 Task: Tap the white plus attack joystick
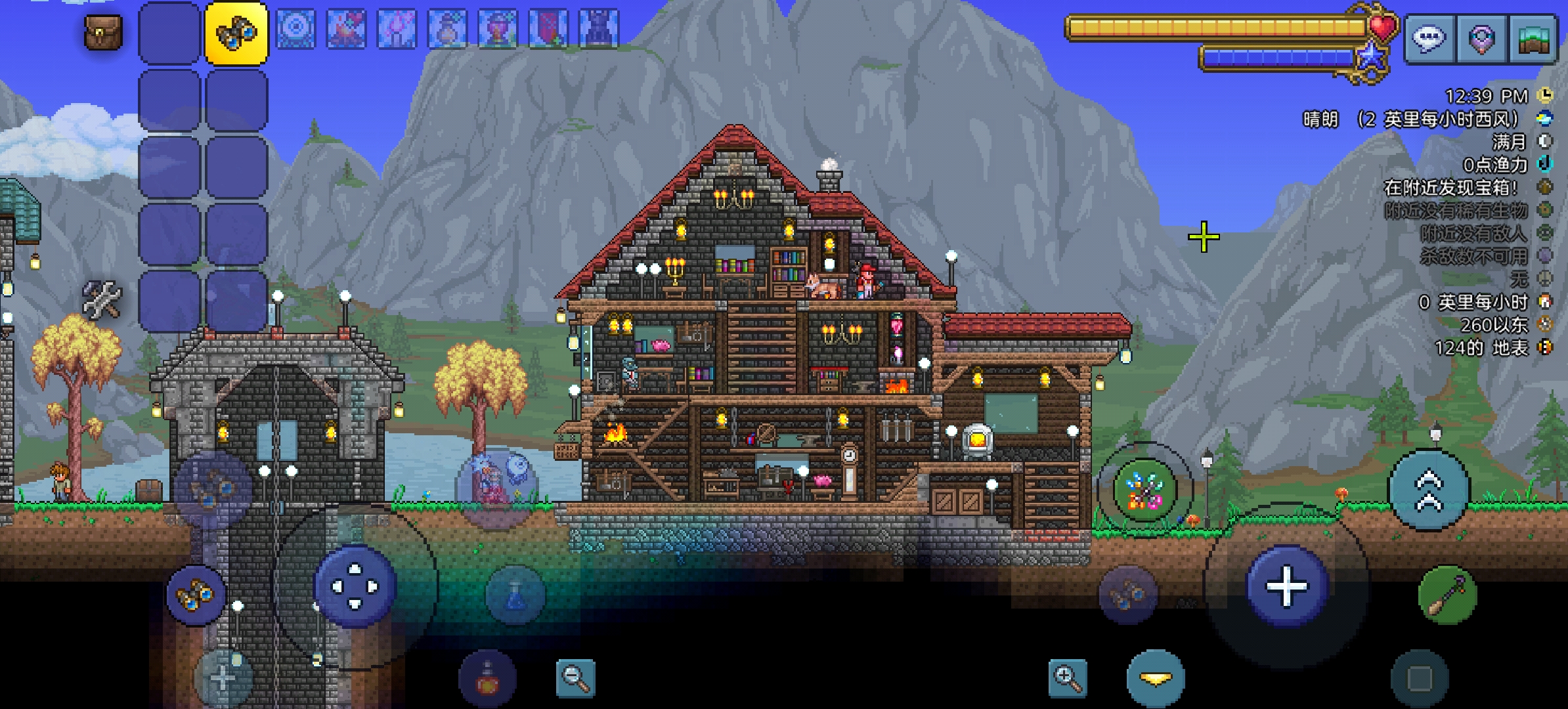(x=1286, y=586)
